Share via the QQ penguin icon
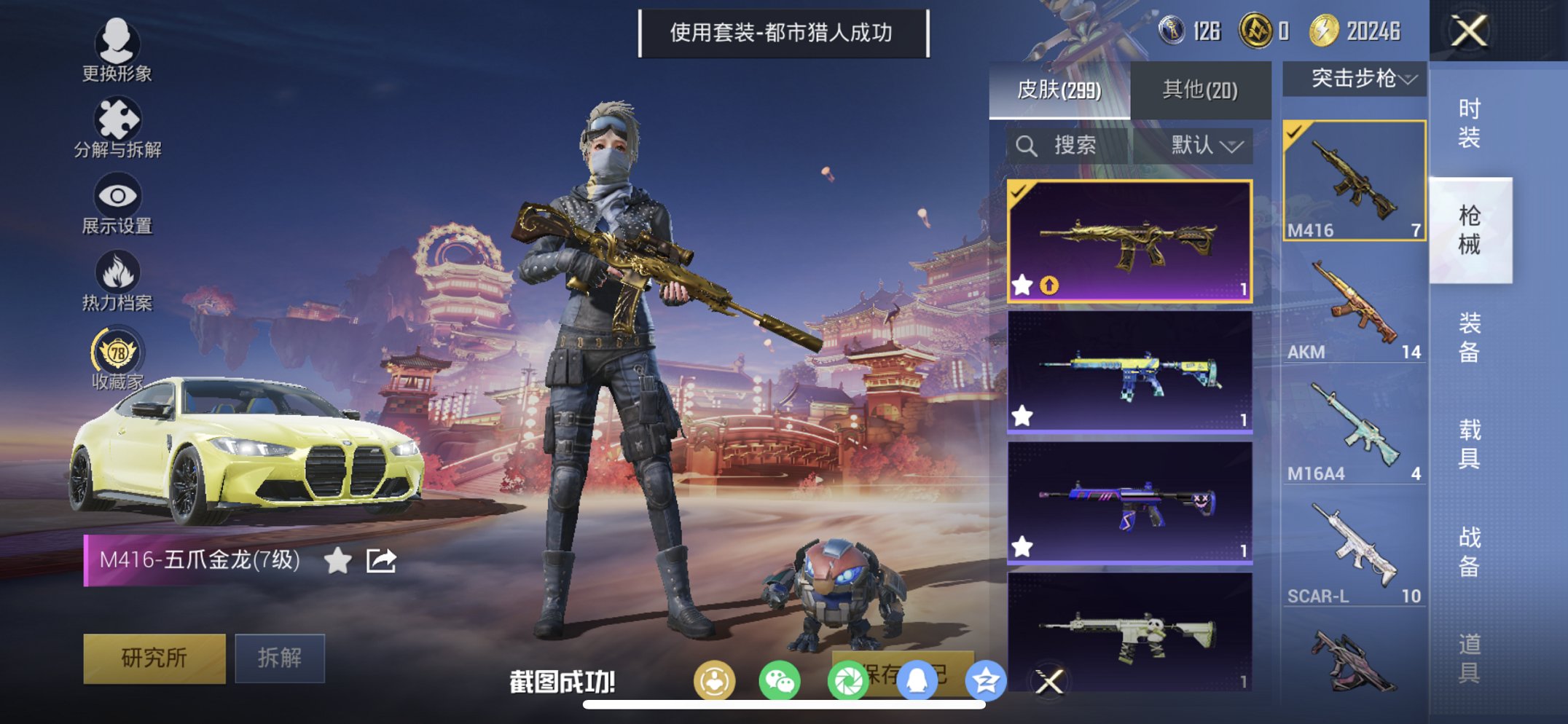Viewport: 1568px width, 724px height. tap(917, 678)
